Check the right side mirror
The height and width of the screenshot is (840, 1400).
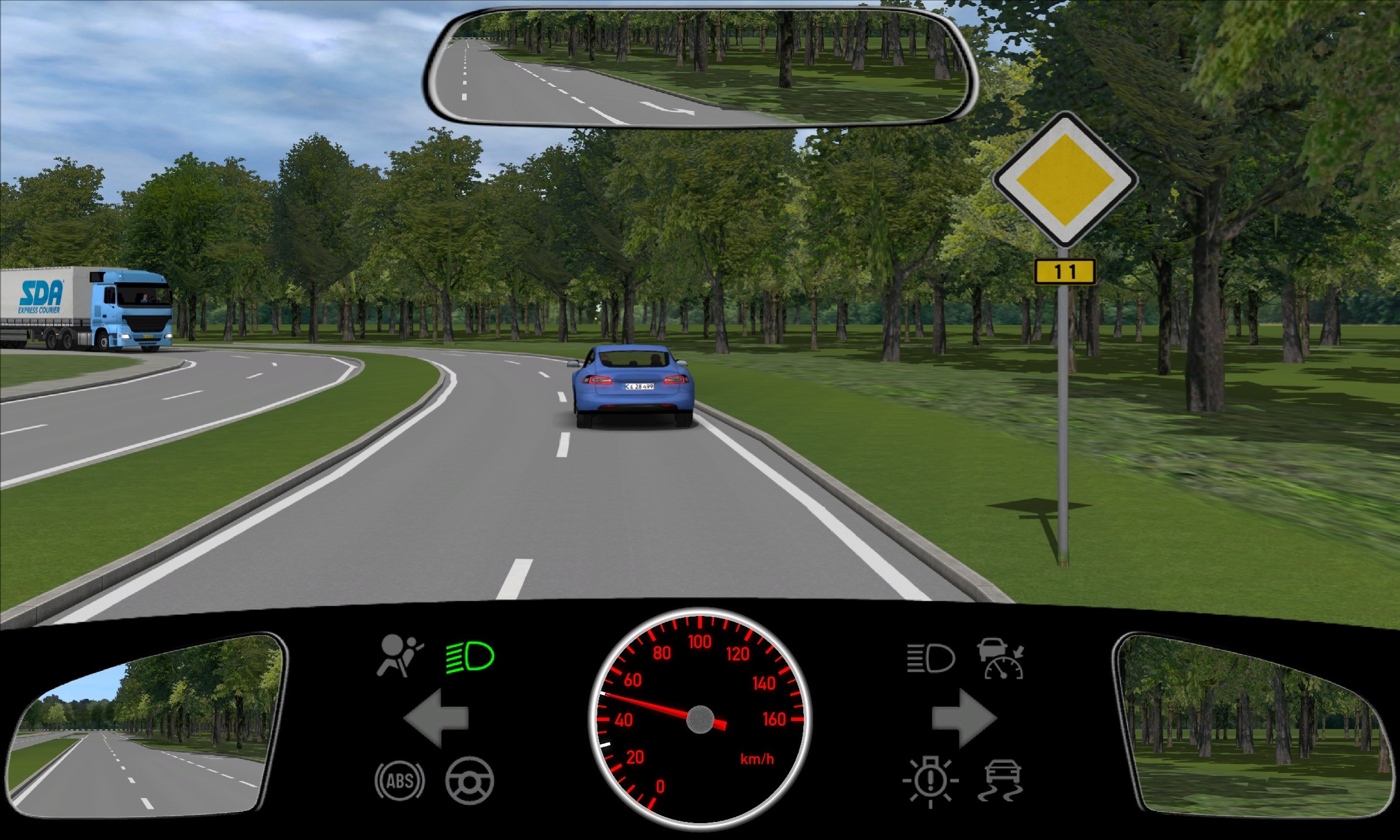[1254, 726]
